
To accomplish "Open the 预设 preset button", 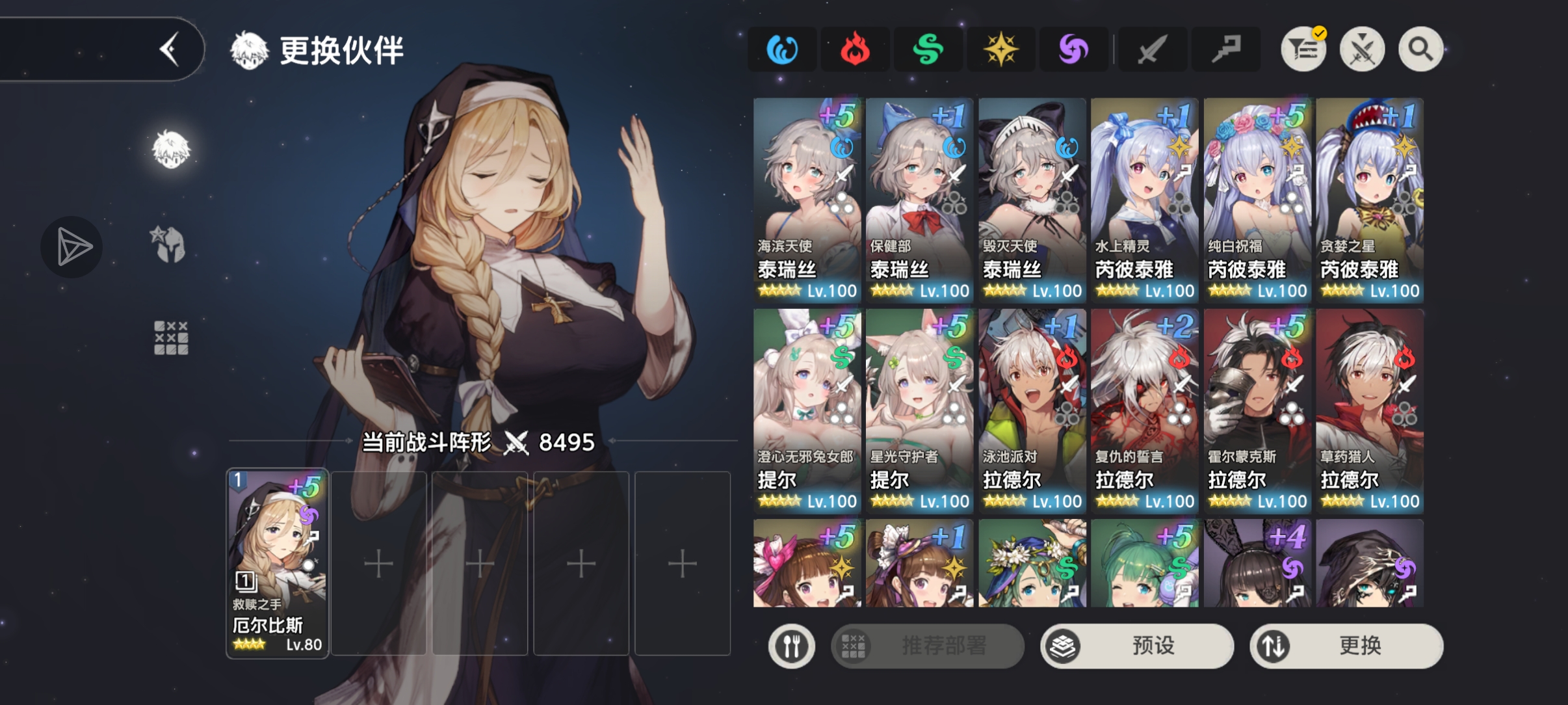I will (1137, 646).
